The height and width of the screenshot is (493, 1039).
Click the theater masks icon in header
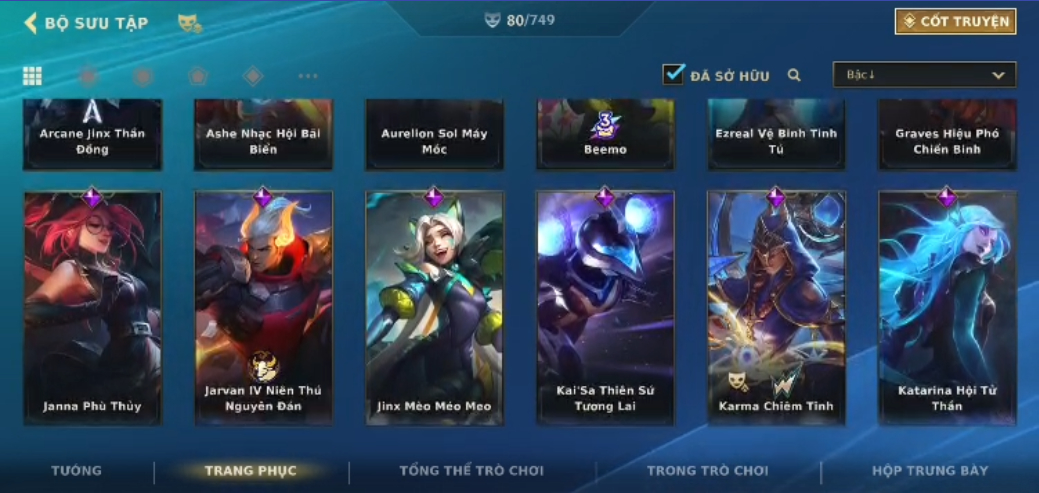pyautogui.click(x=189, y=22)
